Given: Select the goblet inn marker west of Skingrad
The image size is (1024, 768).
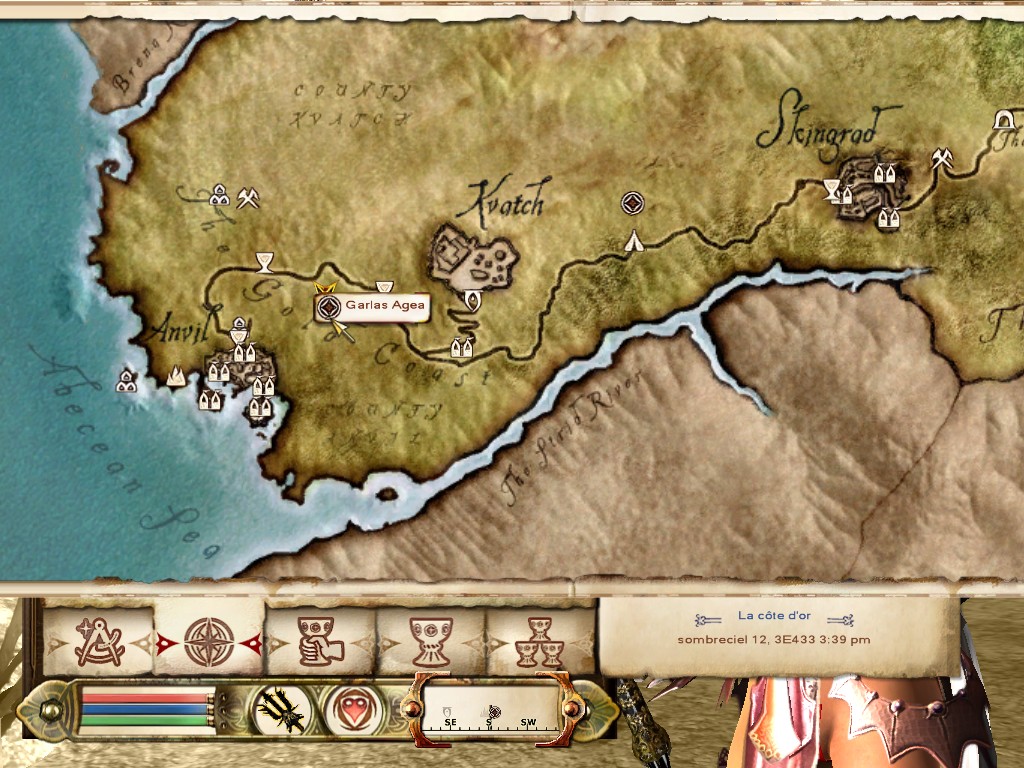Looking at the screenshot, I should (831, 187).
